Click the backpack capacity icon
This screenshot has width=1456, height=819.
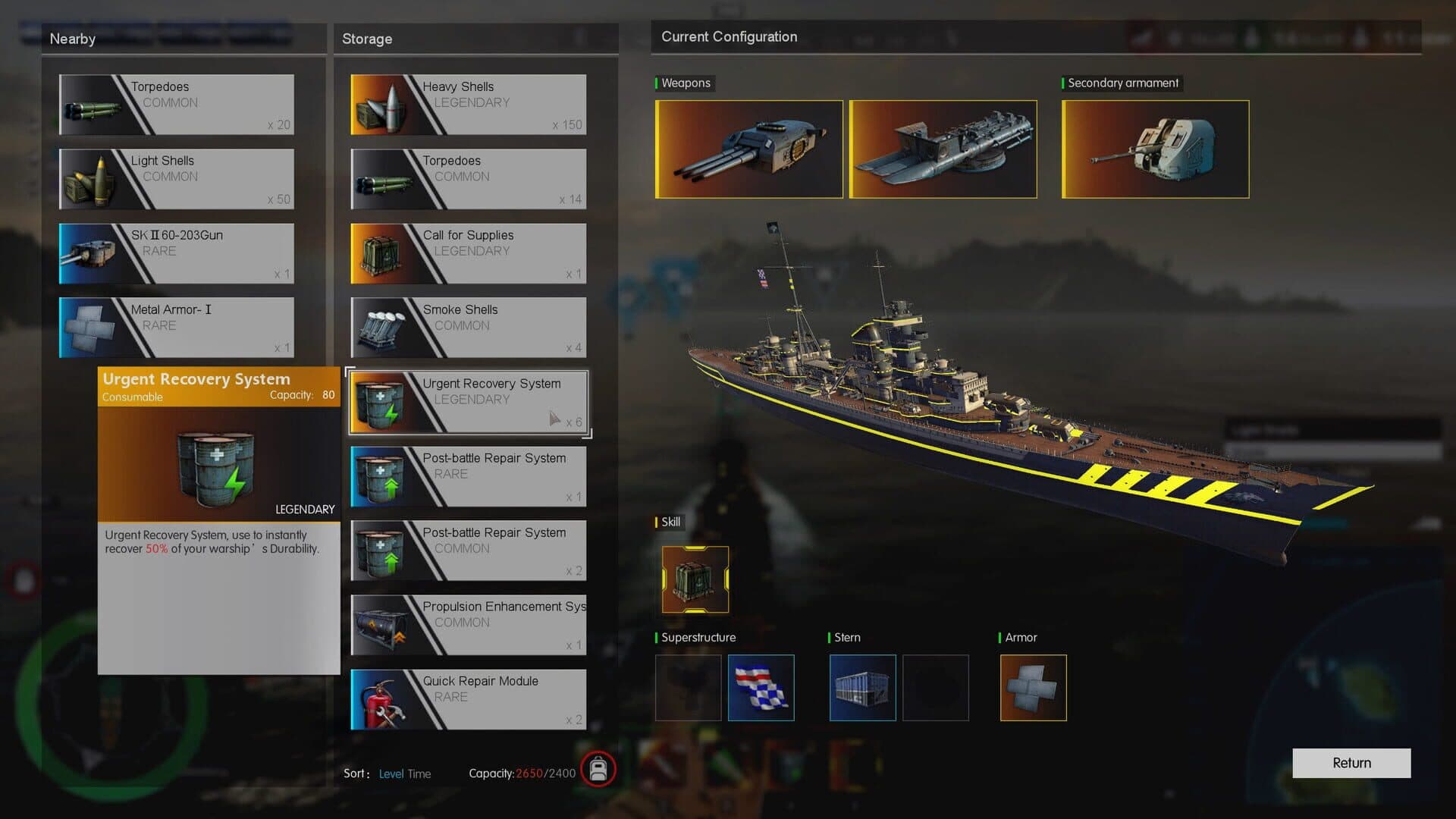pyautogui.click(x=598, y=770)
